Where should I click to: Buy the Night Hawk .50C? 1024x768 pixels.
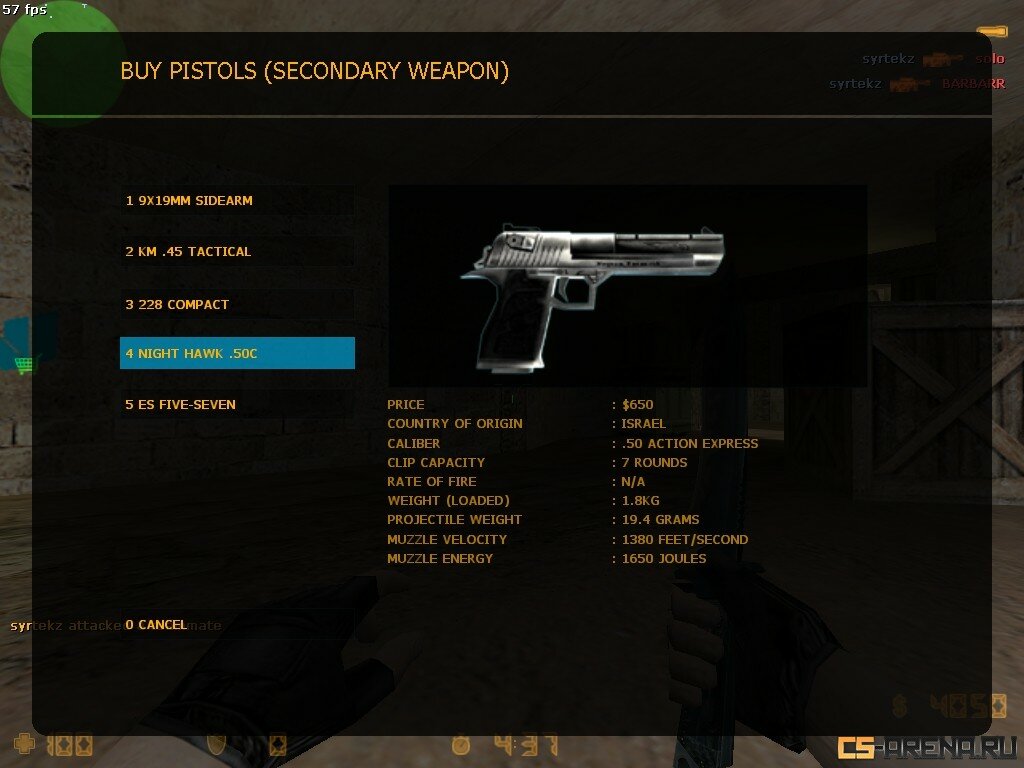click(x=237, y=353)
